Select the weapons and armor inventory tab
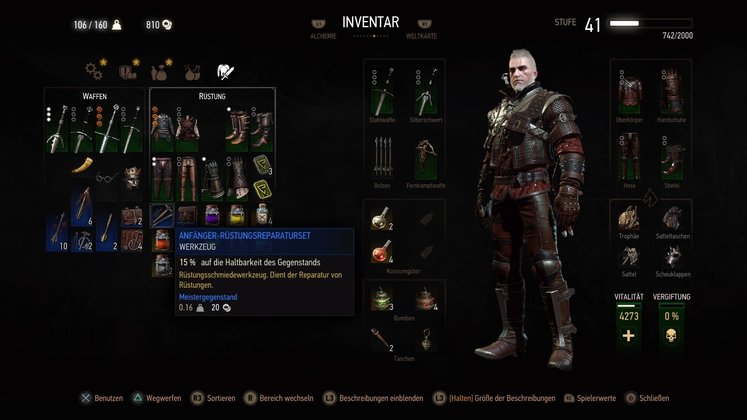This screenshot has width=747, height=420. (227, 70)
